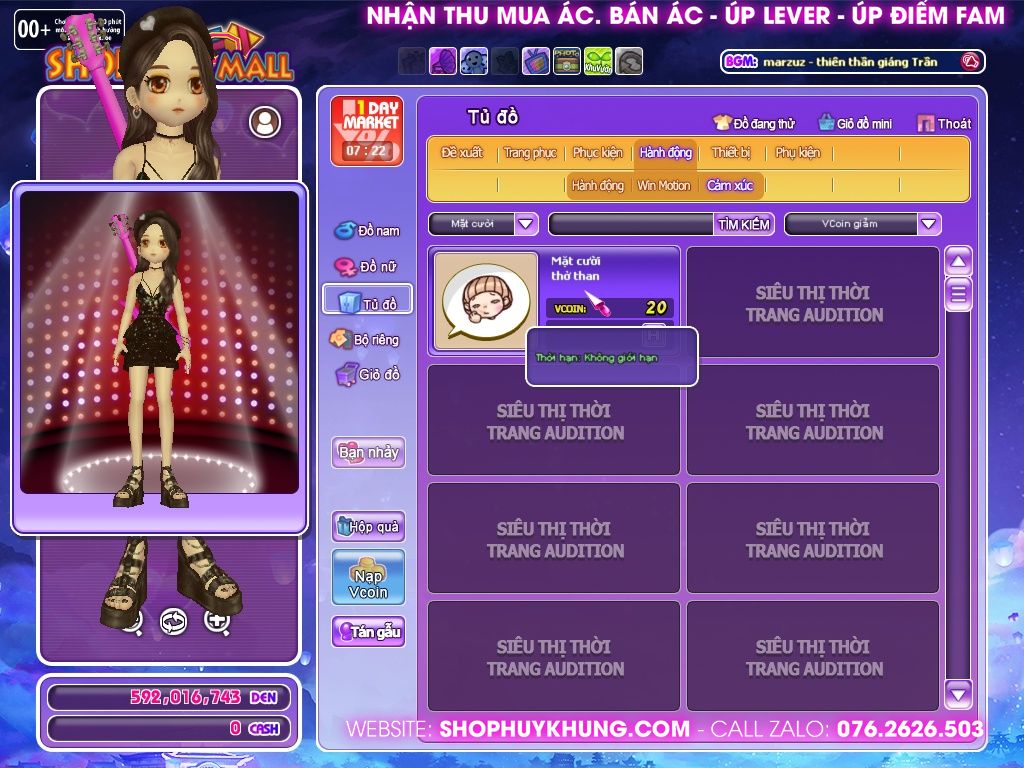This screenshot has height=768, width=1024.
Task: Switch to the Trang phục tab
Action: coord(530,153)
